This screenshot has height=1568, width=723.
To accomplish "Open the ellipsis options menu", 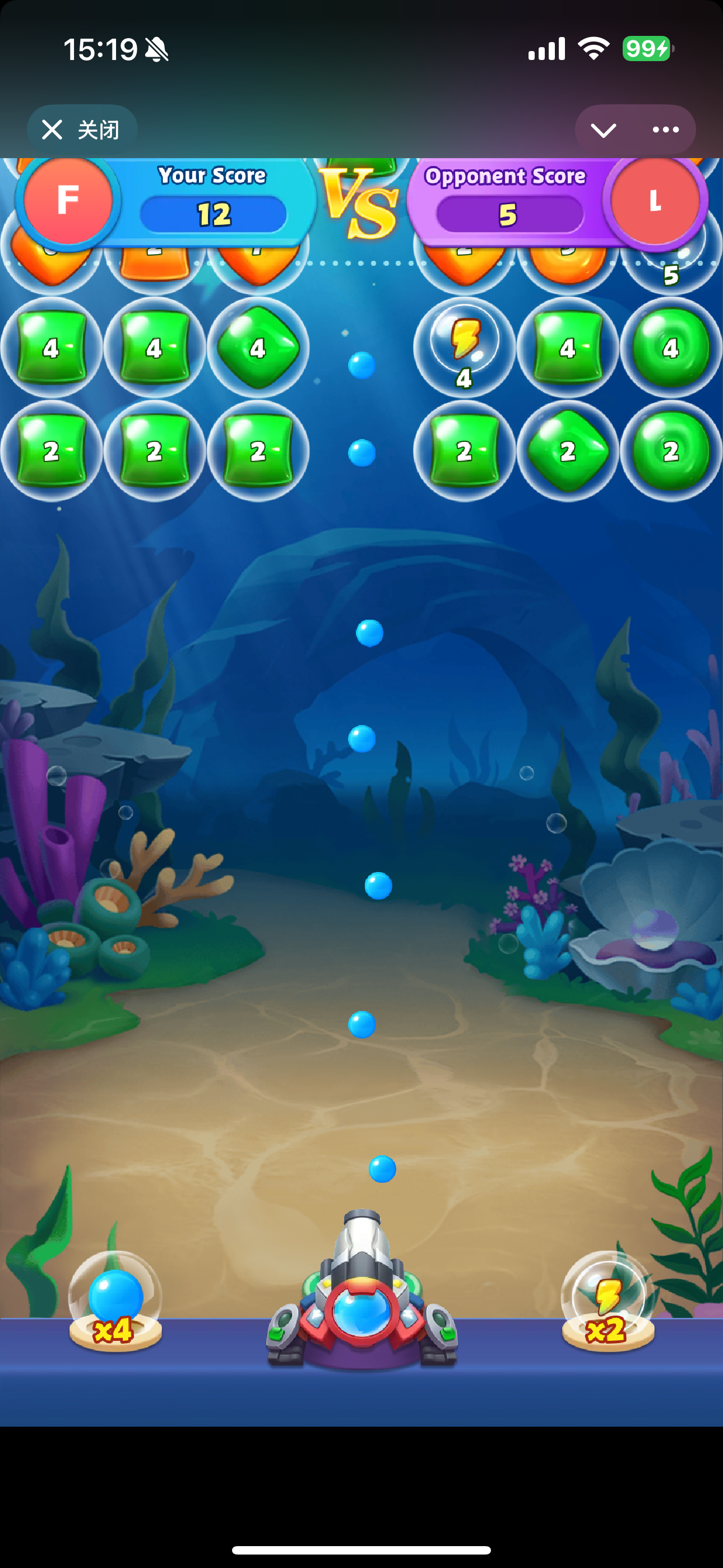I will (665, 129).
